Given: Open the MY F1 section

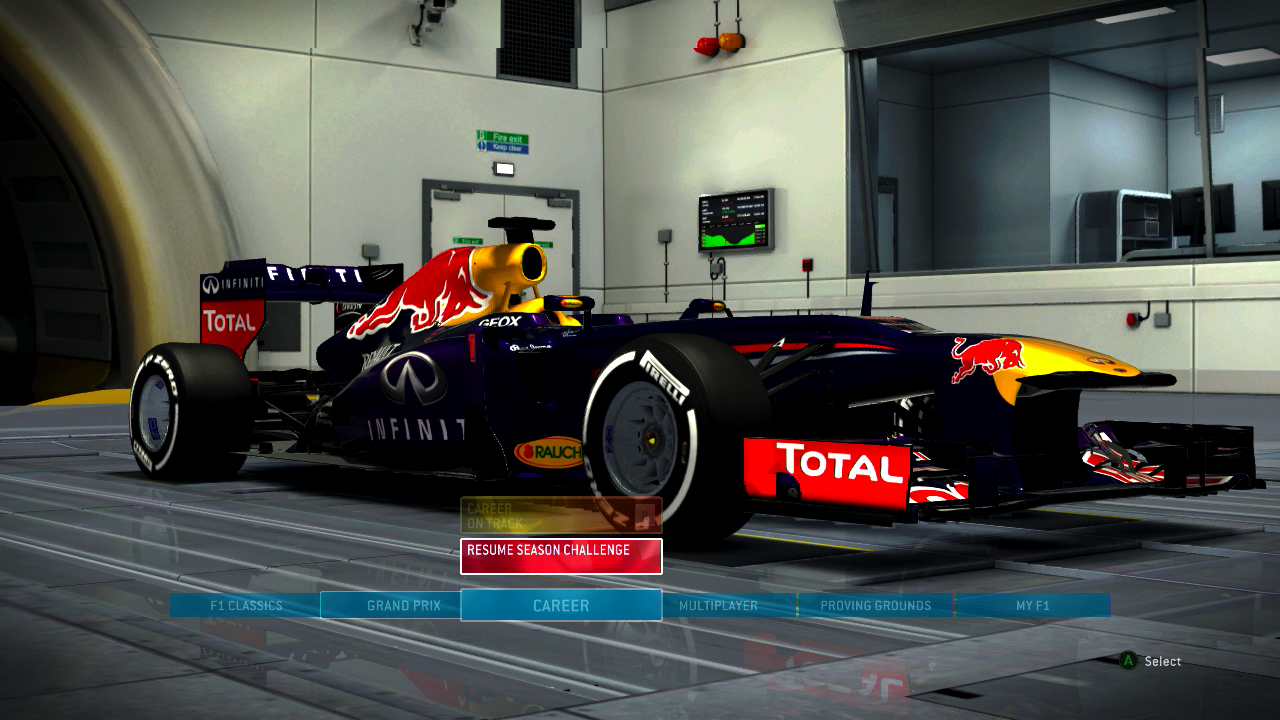Looking at the screenshot, I should coord(1032,605).
